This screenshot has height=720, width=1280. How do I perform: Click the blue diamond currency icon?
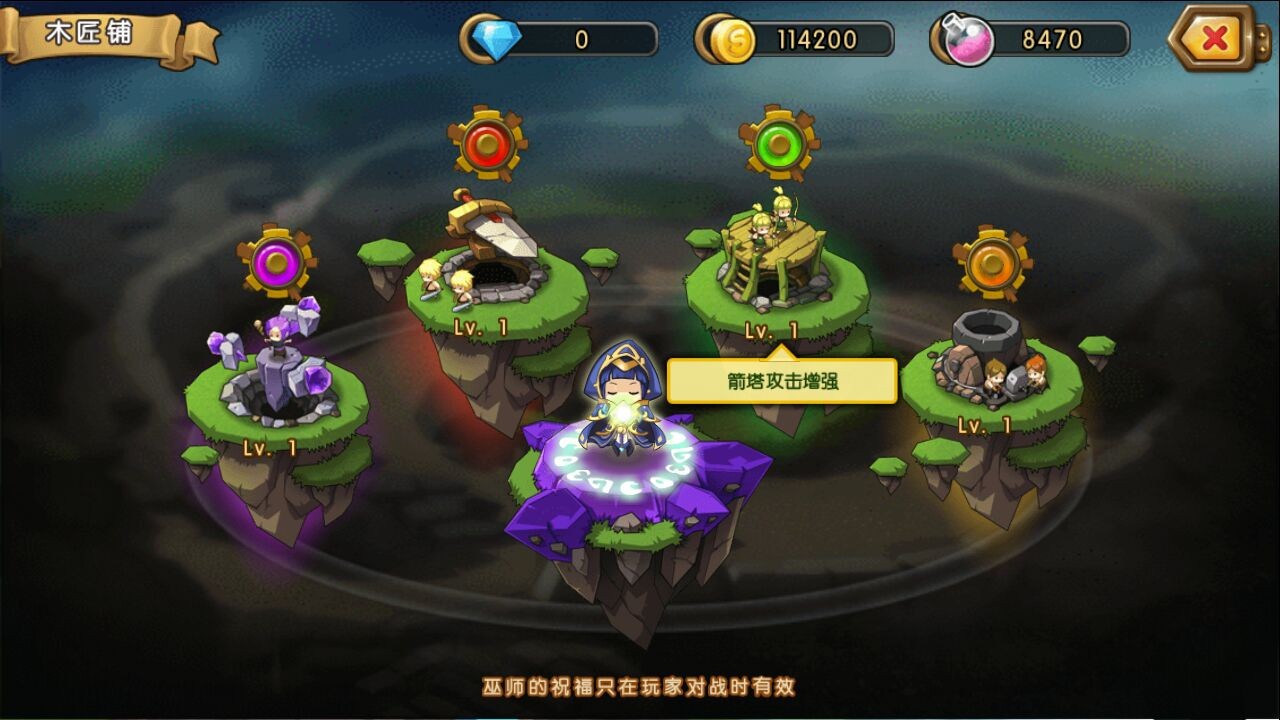492,40
